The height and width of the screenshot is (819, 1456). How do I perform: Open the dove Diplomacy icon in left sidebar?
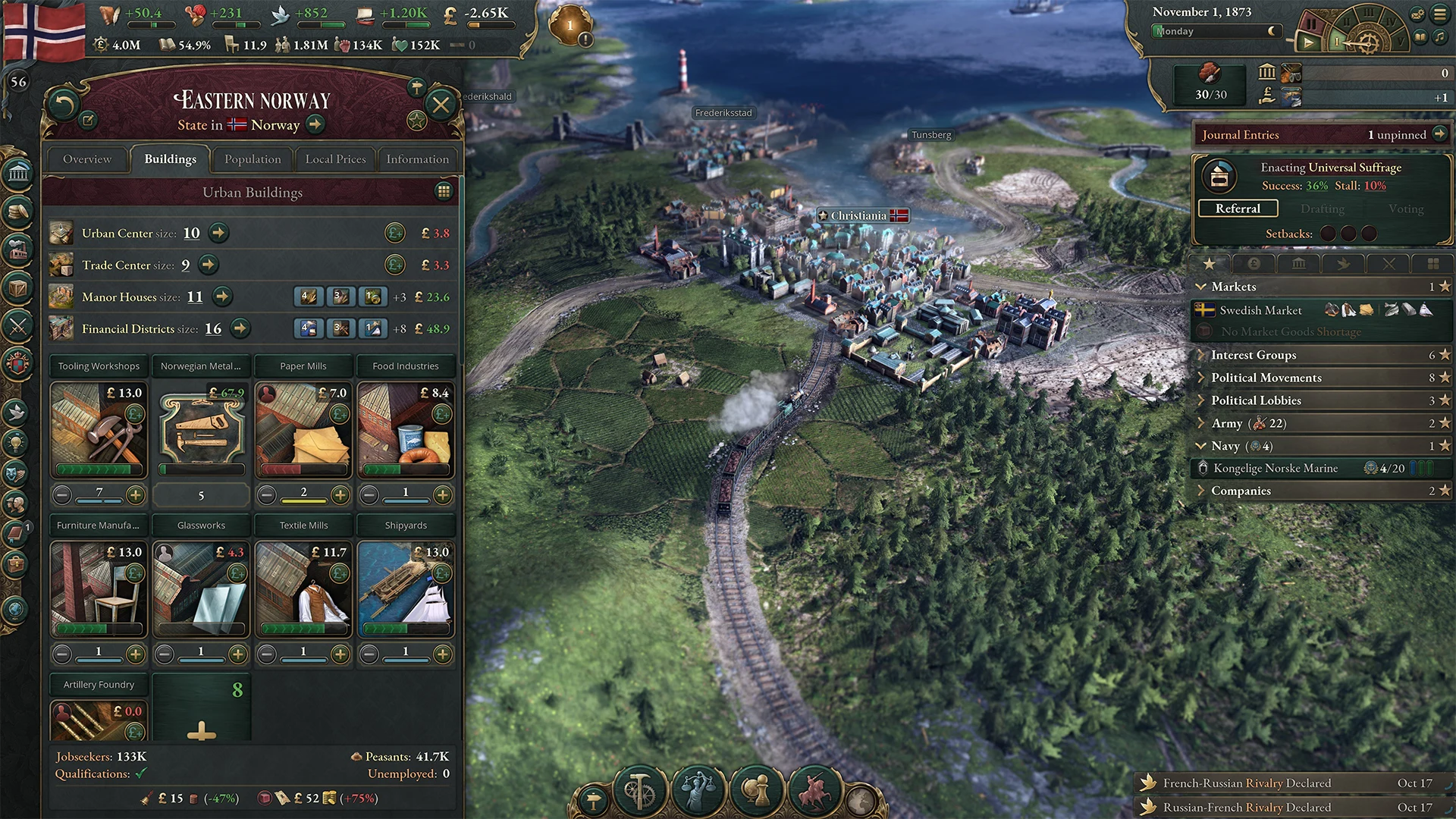pos(17,413)
